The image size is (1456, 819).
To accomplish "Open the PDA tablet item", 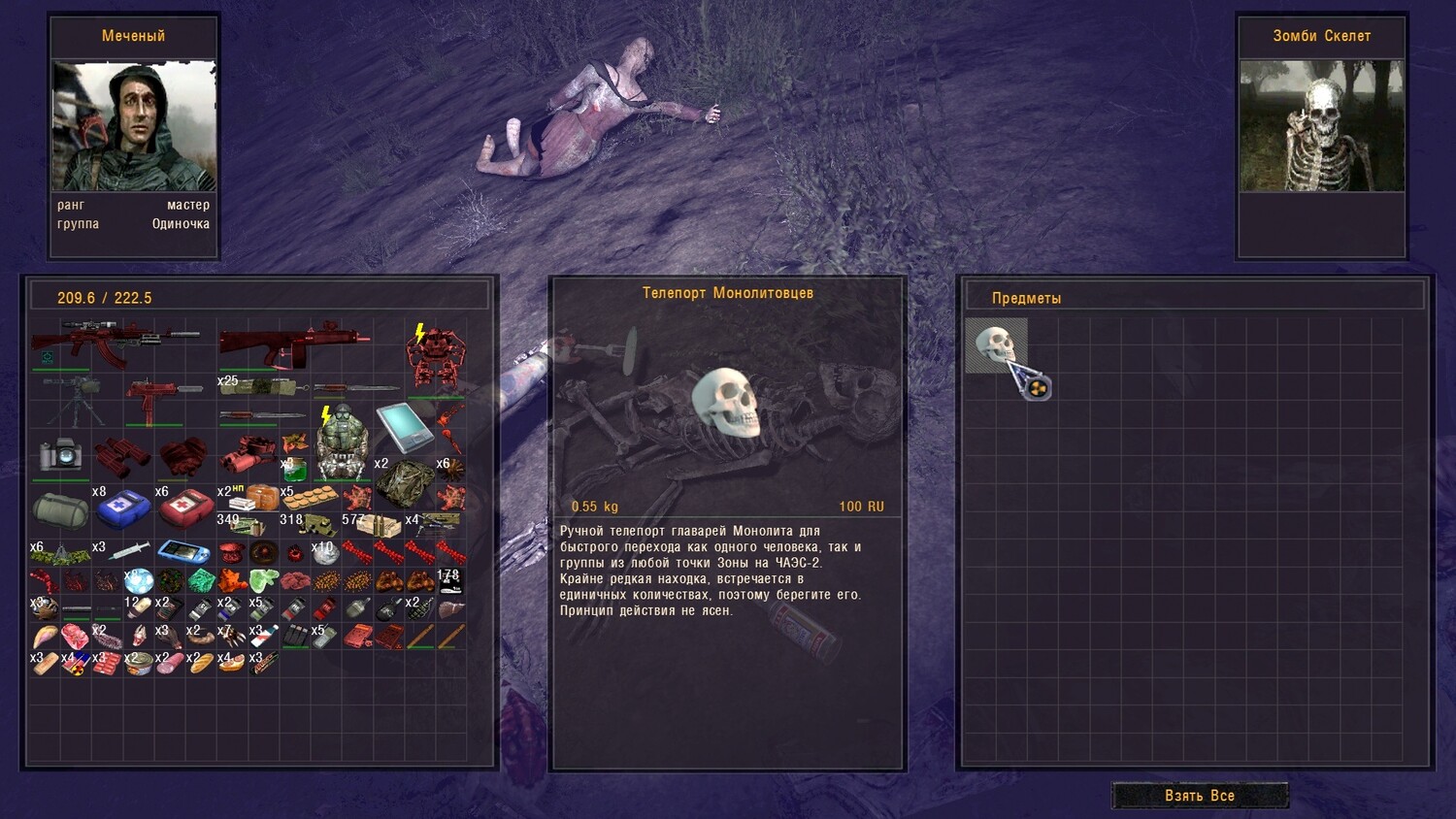I will pos(403,425).
